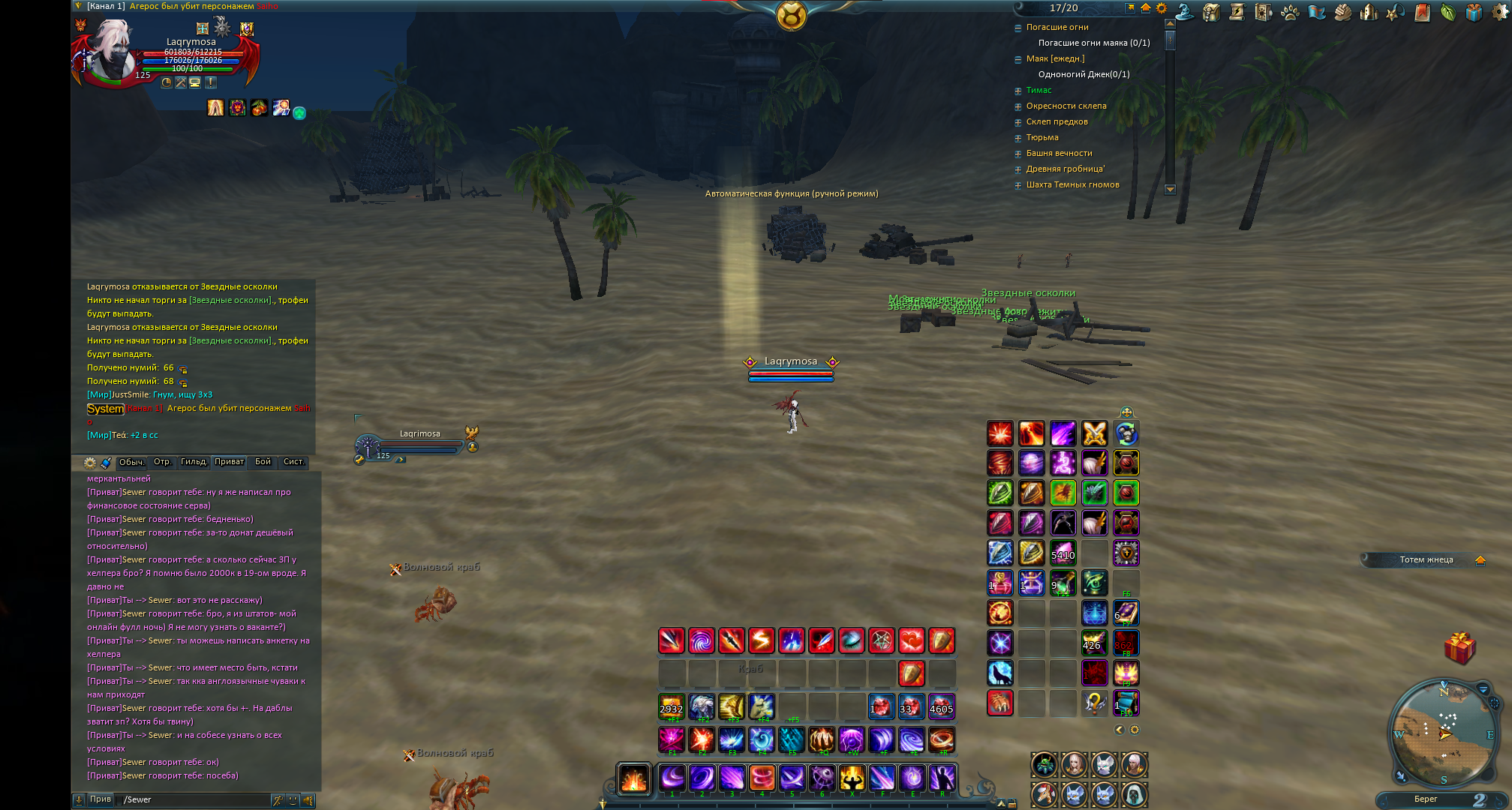Switch to the 'Бой' chat tab
This screenshot has width=1512, height=810.
(x=263, y=462)
